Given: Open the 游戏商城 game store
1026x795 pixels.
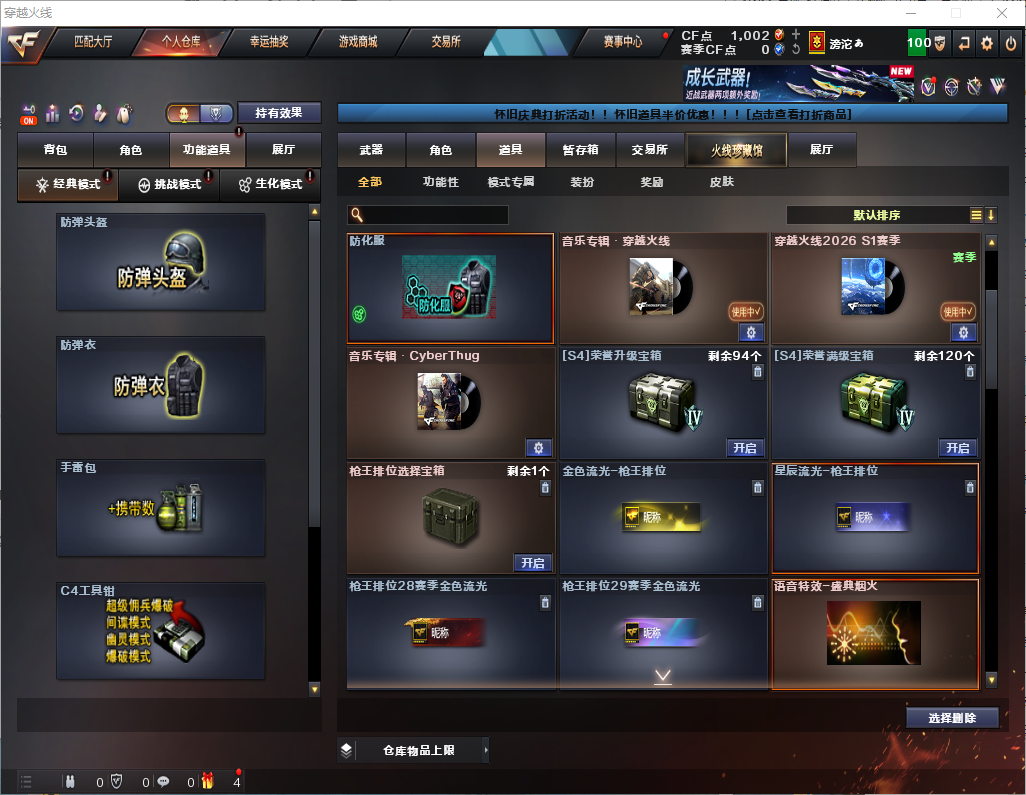Looking at the screenshot, I should (x=357, y=42).
